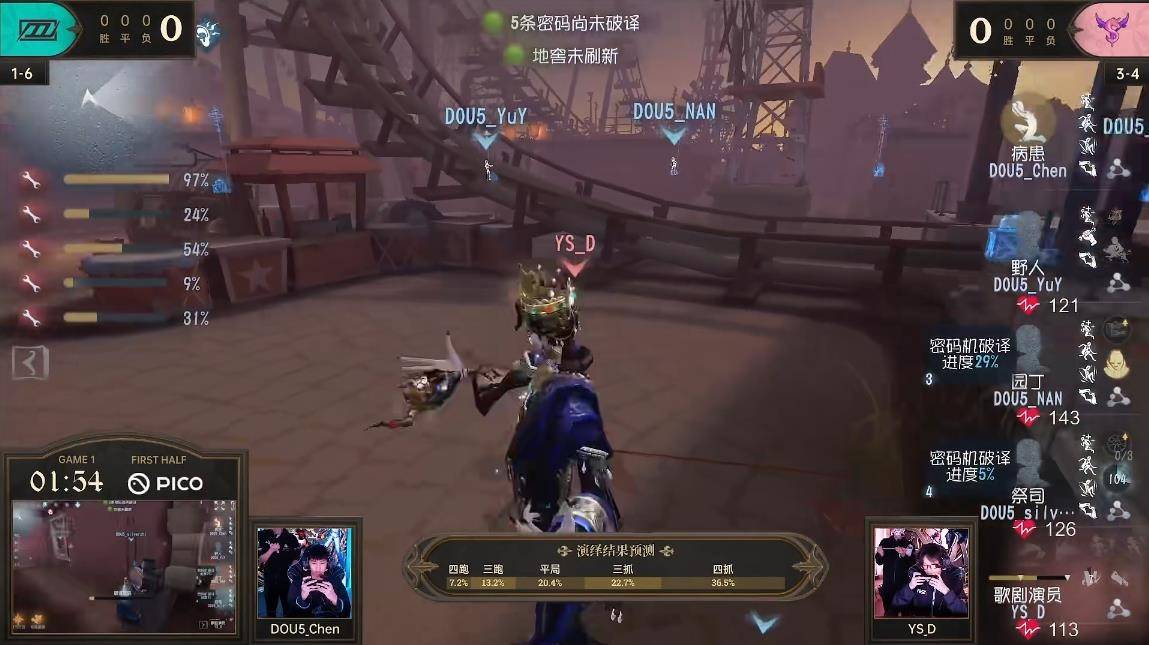The width and height of the screenshot is (1149, 645).
Task: Click the collapse-panel arrow icon on left edge
Action: 29,362
